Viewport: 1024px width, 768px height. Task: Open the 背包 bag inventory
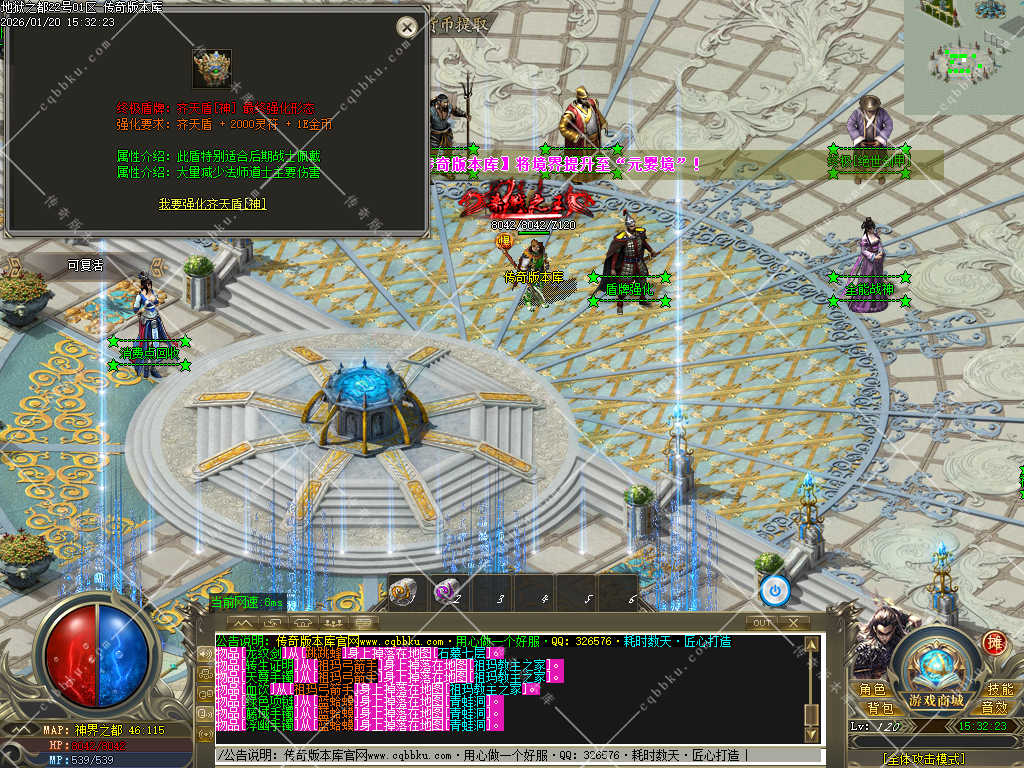[x=880, y=708]
